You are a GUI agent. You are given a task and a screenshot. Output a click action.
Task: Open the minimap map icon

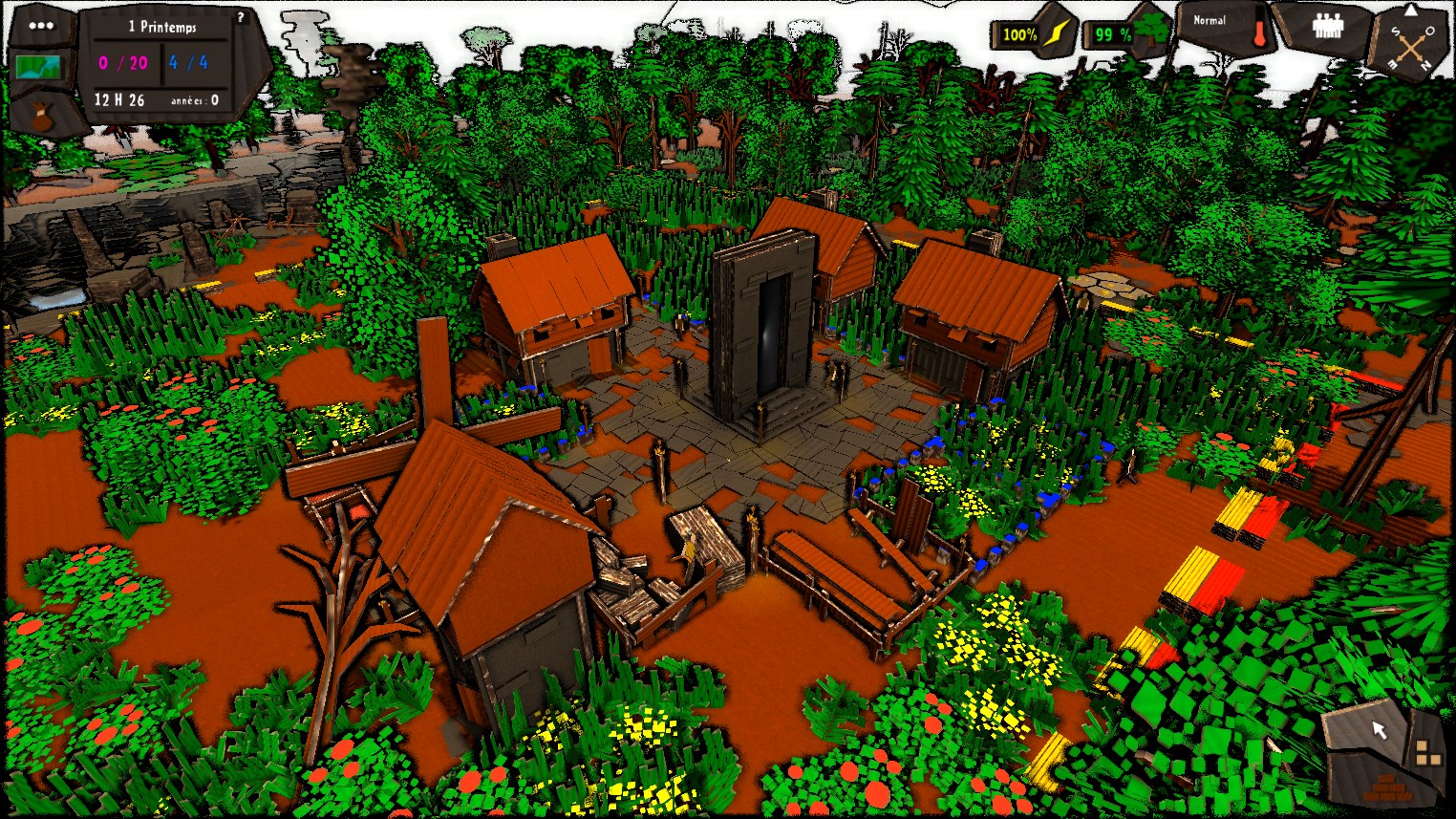coord(38,67)
